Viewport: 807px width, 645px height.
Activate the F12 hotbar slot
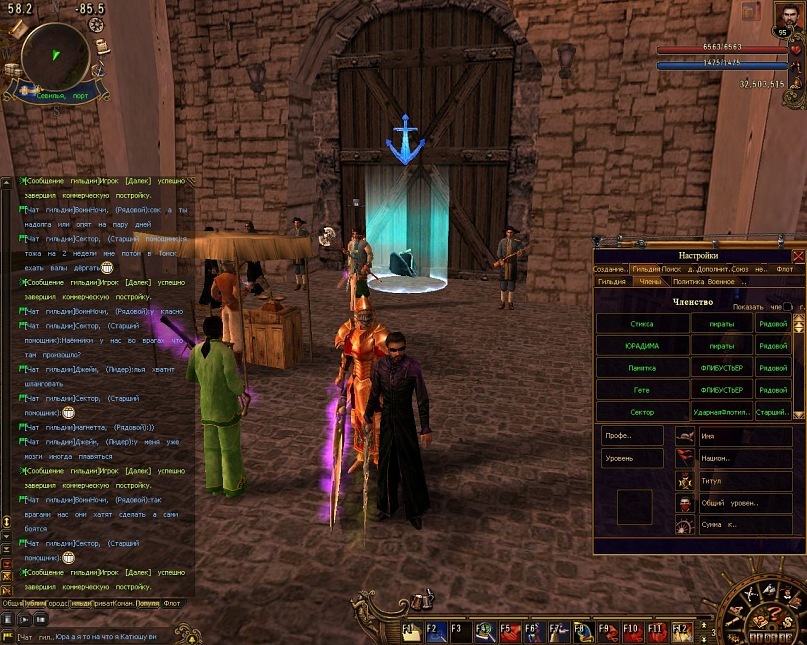[x=681, y=630]
